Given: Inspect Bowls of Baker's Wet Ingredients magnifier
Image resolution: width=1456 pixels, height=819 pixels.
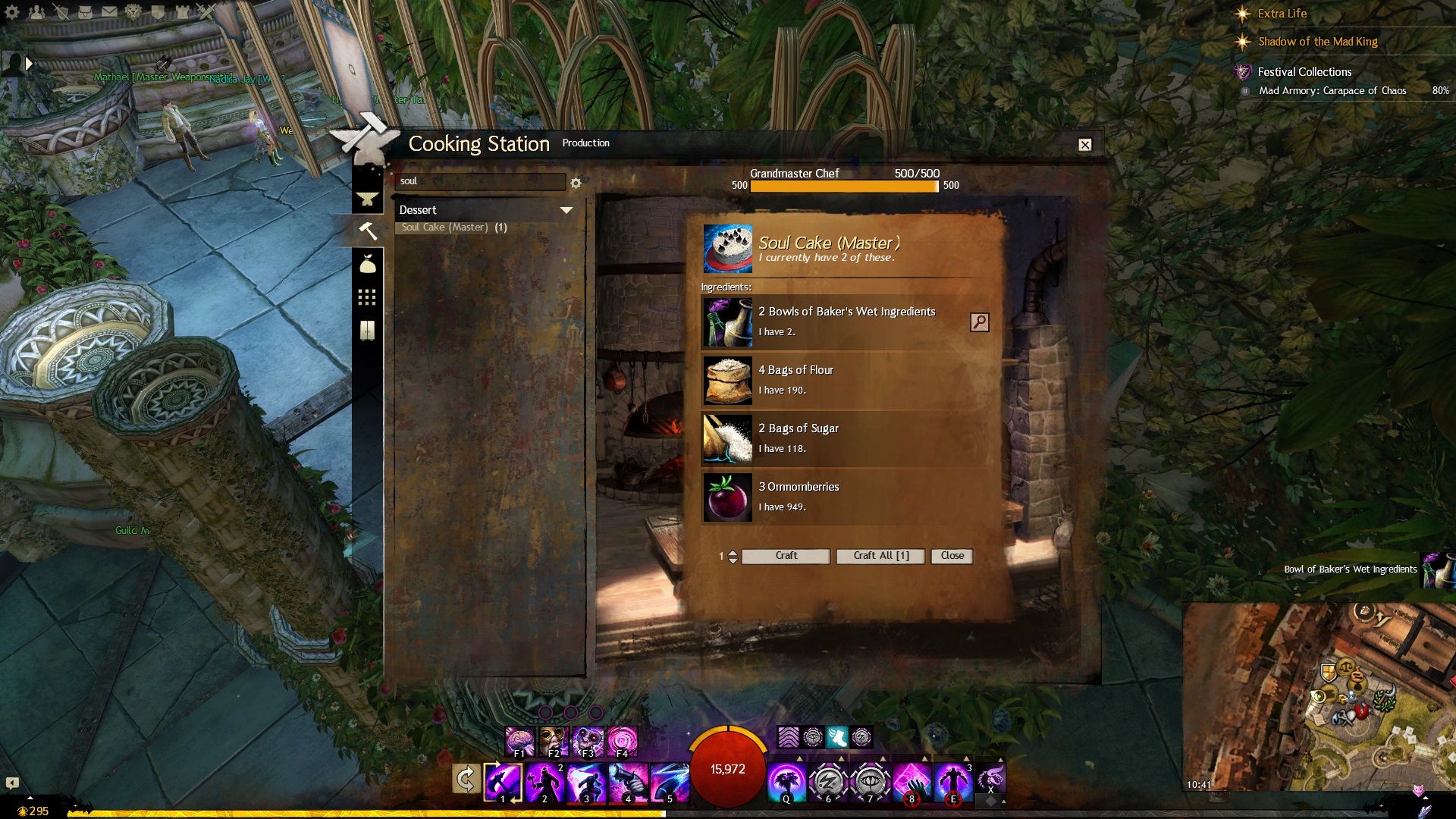Looking at the screenshot, I should 979,322.
